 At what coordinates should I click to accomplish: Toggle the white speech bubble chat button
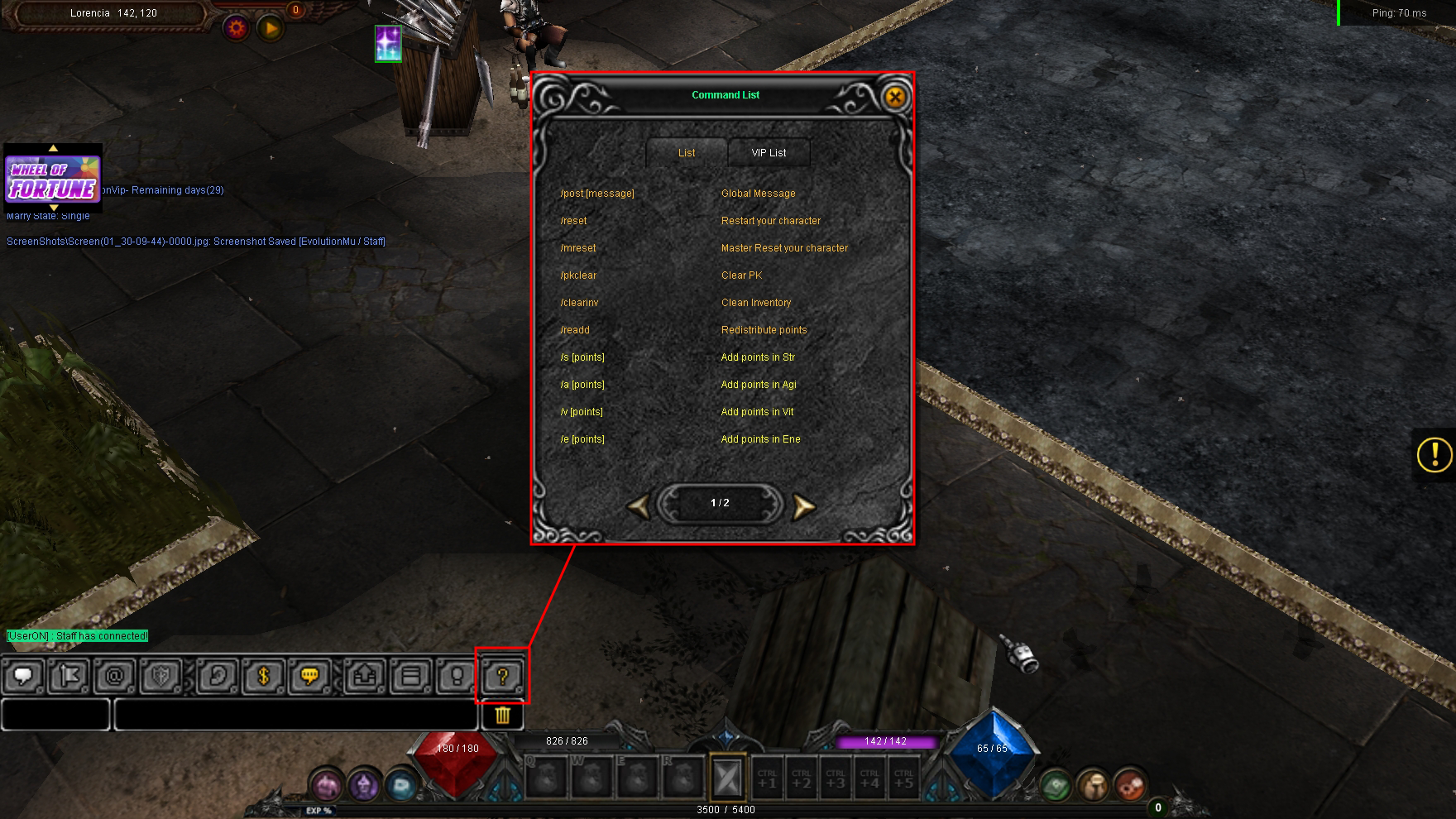[23, 677]
